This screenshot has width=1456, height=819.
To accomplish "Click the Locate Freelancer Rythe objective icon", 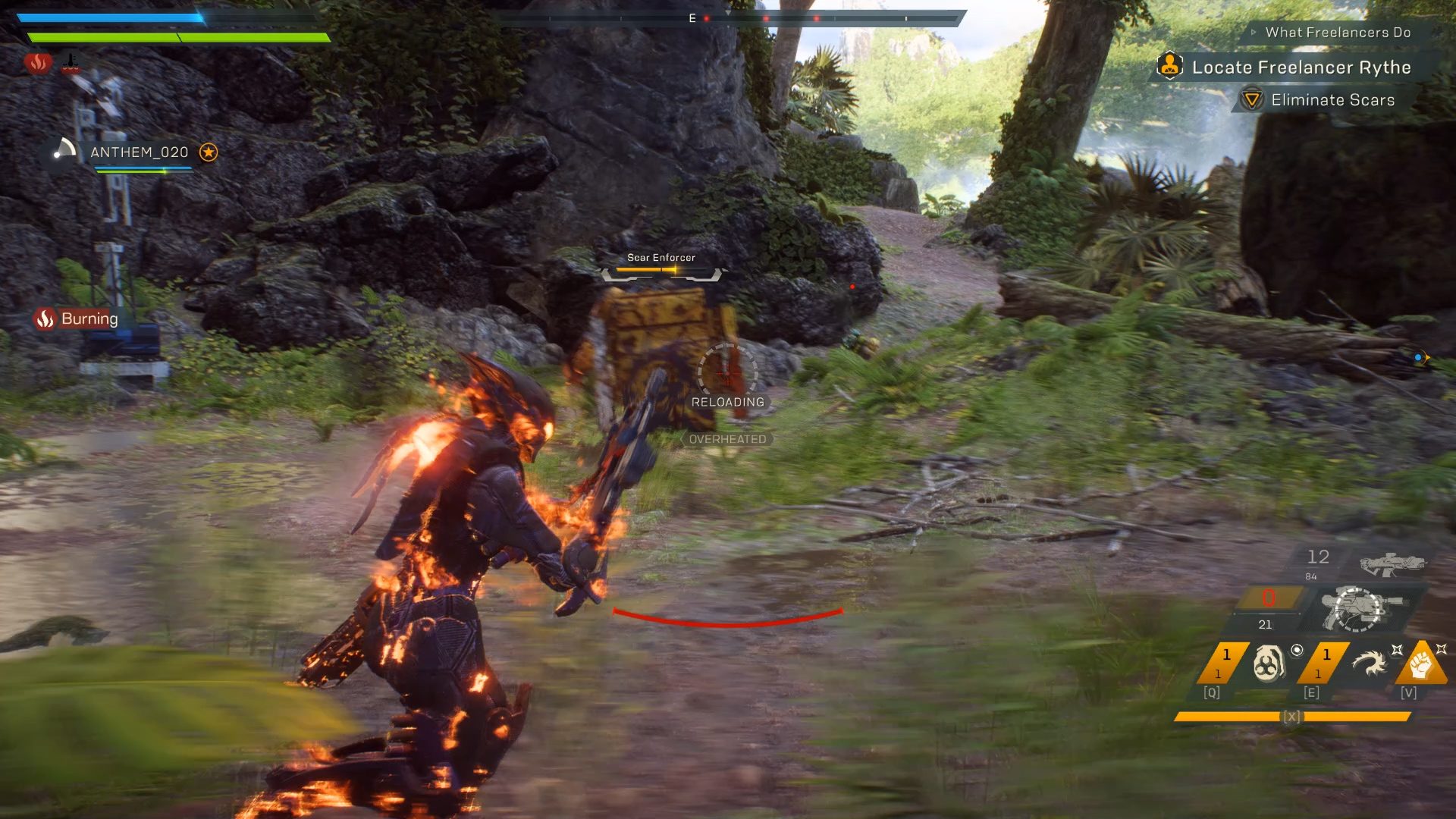I will (x=1170, y=67).
